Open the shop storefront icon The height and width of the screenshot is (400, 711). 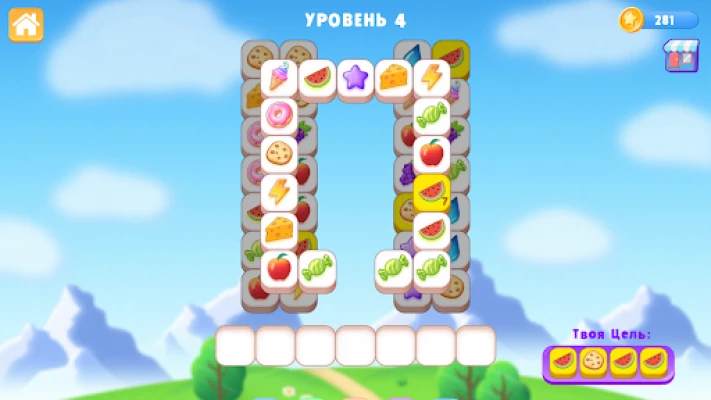click(x=681, y=56)
